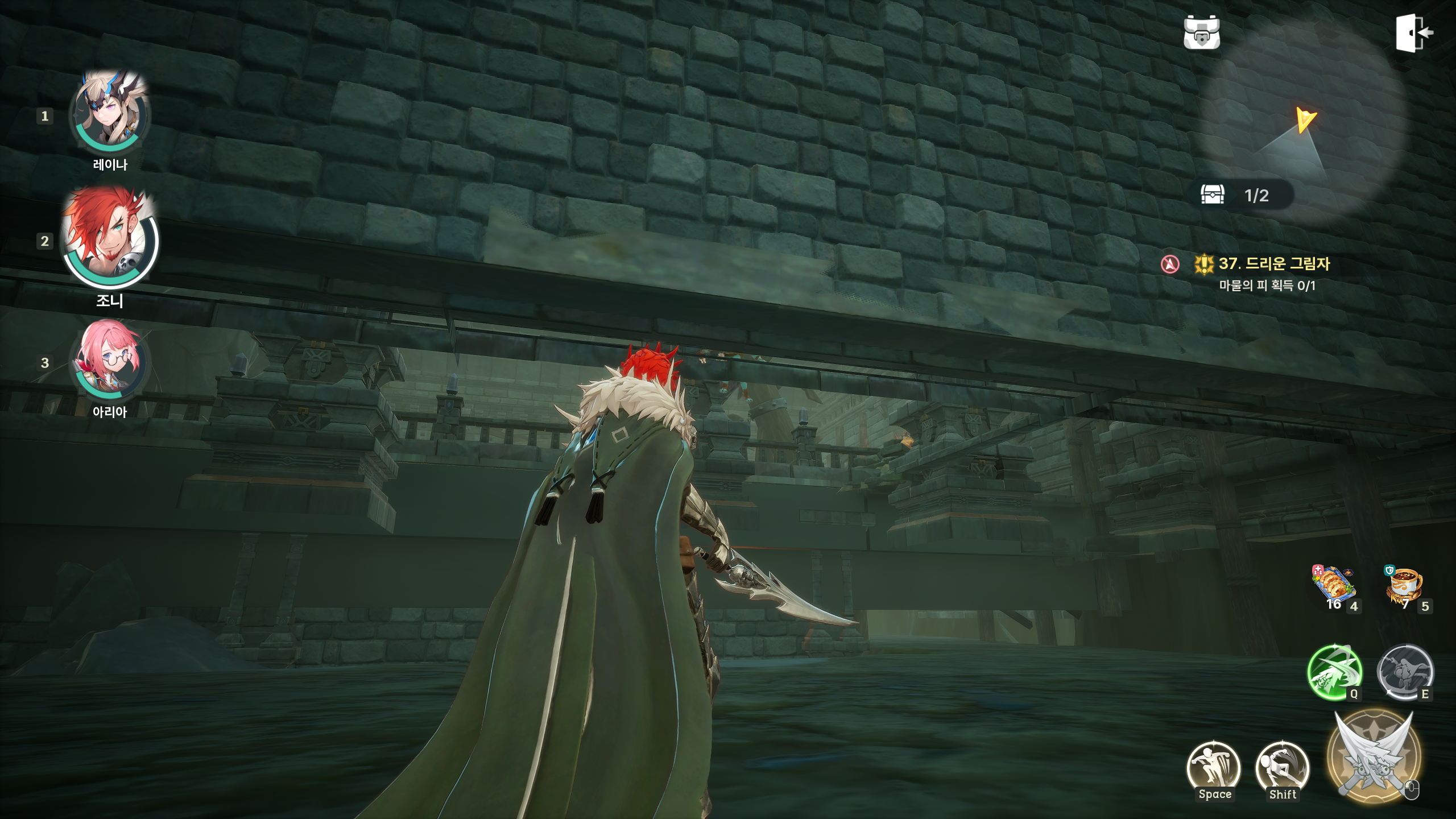
Task: Show treasure chest counter 1/2
Action: (x=1247, y=195)
